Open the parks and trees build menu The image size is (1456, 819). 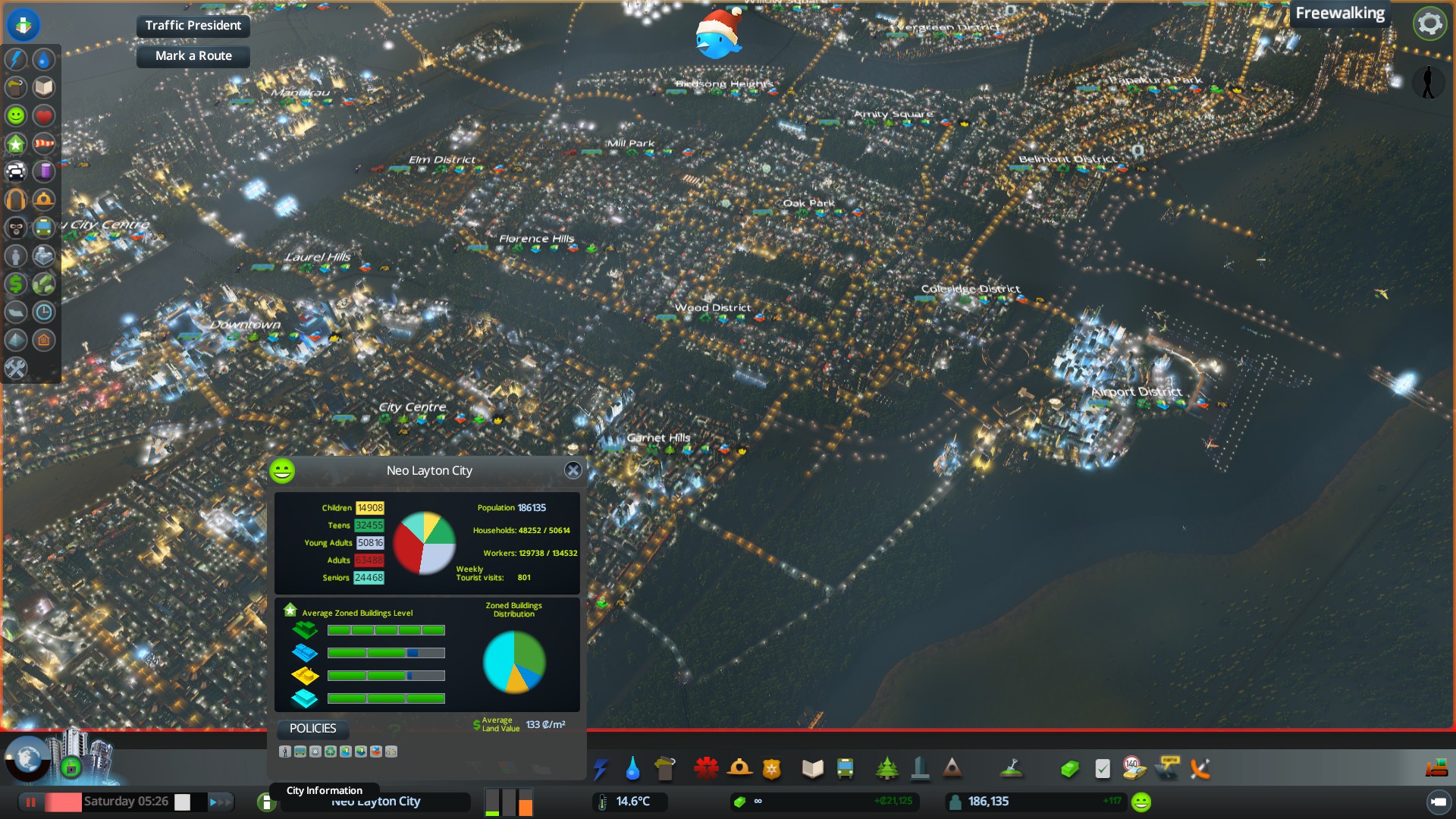click(x=886, y=769)
